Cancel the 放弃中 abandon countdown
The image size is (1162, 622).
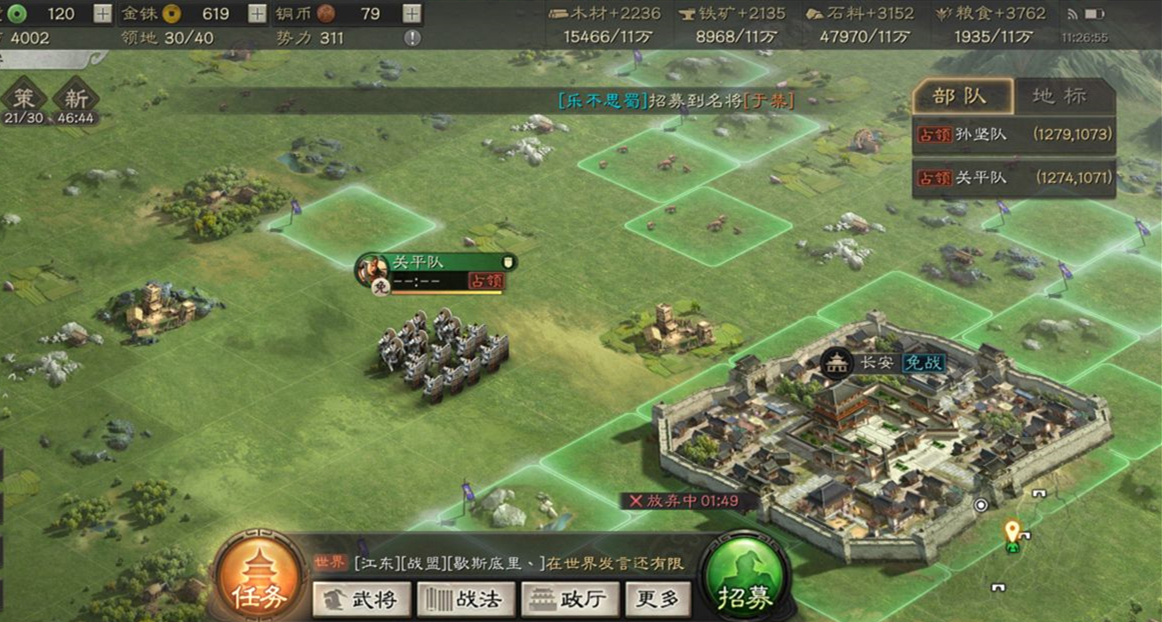(635, 501)
